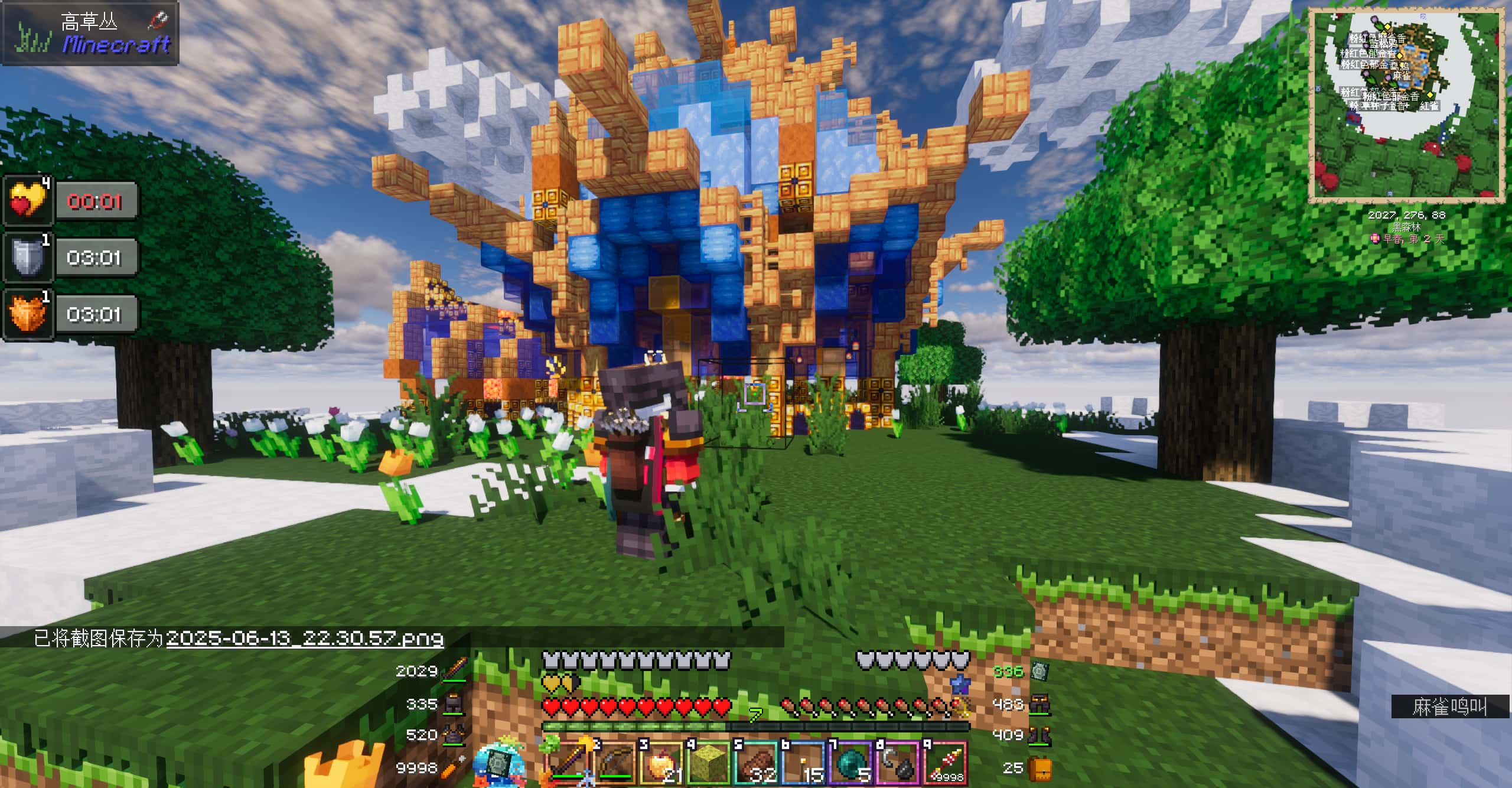Select the torch stack of 15
This screenshot has height=788, width=1512.
tap(803, 762)
